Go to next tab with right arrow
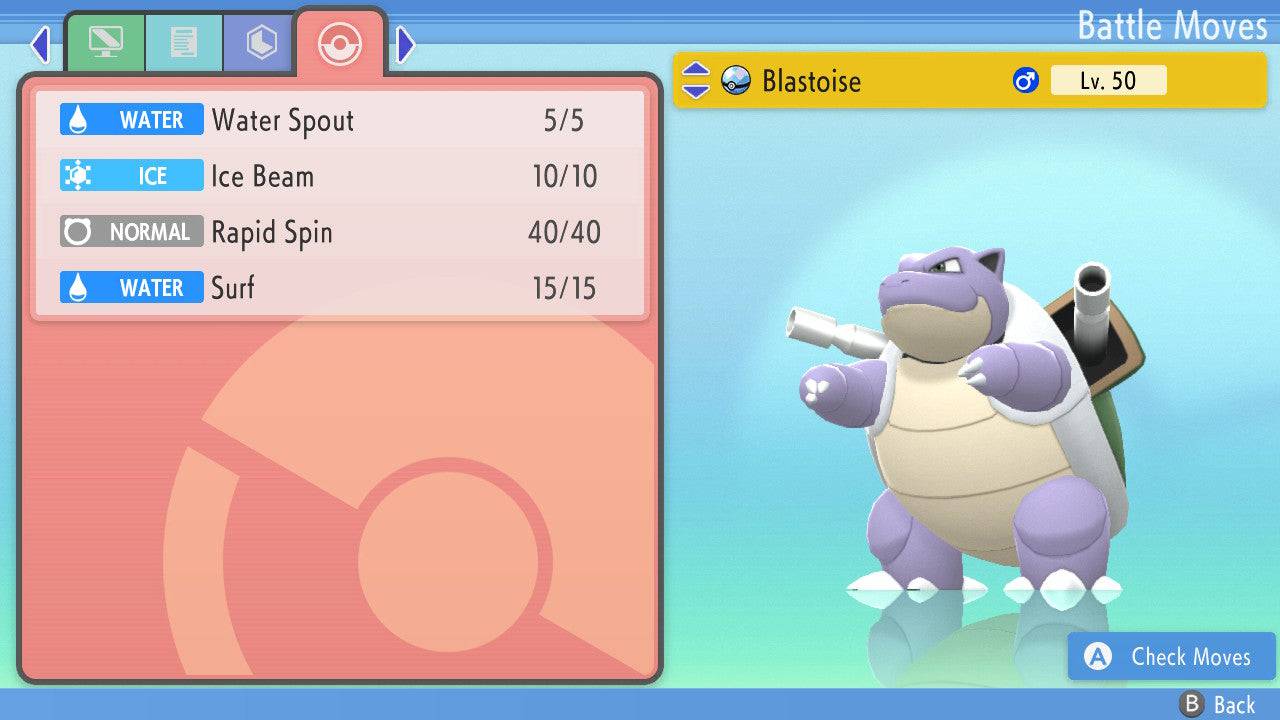The height and width of the screenshot is (720, 1280). point(405,44)
